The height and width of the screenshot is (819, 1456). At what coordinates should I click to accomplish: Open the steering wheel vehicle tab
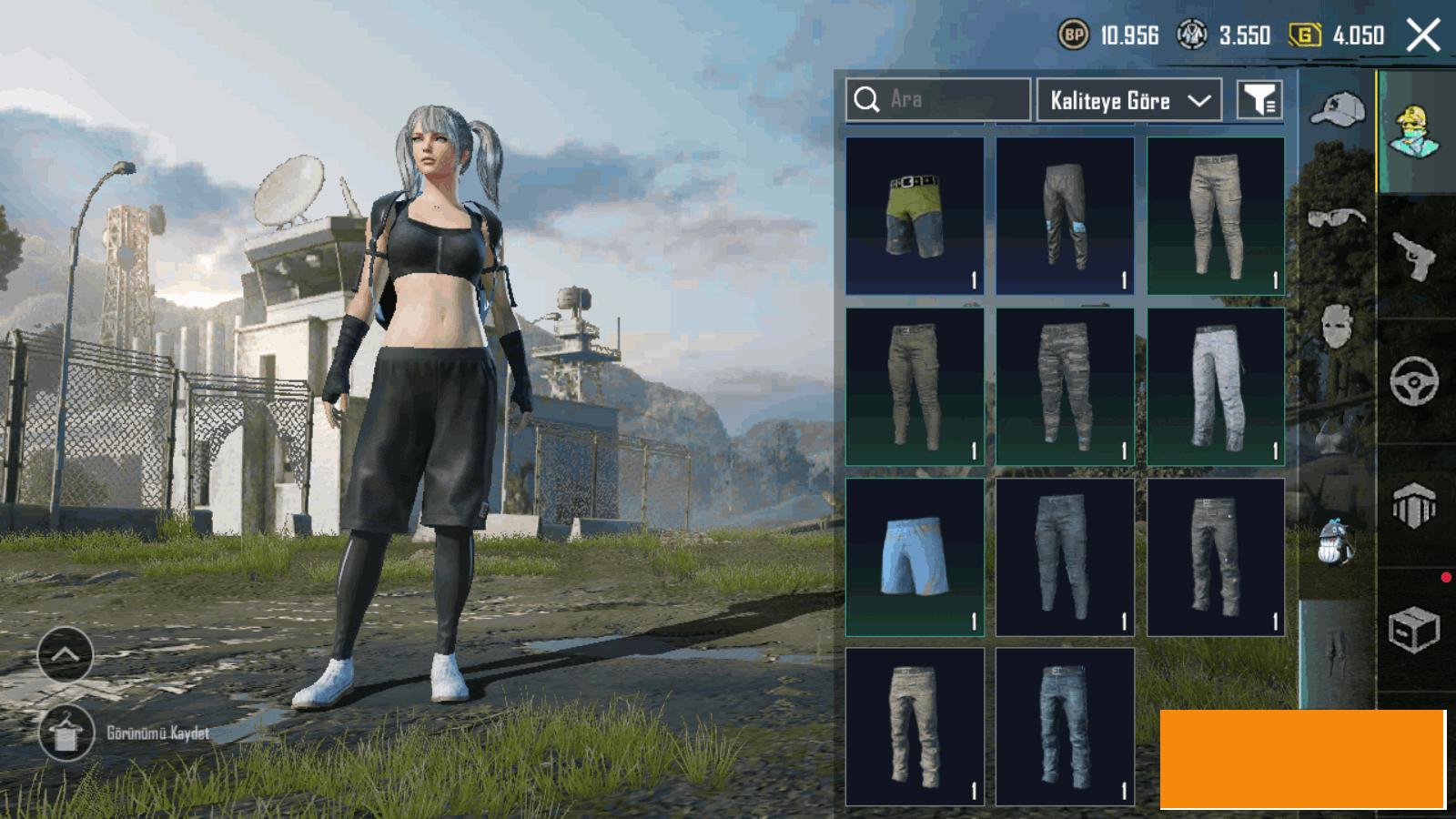tap(1415, 380)
